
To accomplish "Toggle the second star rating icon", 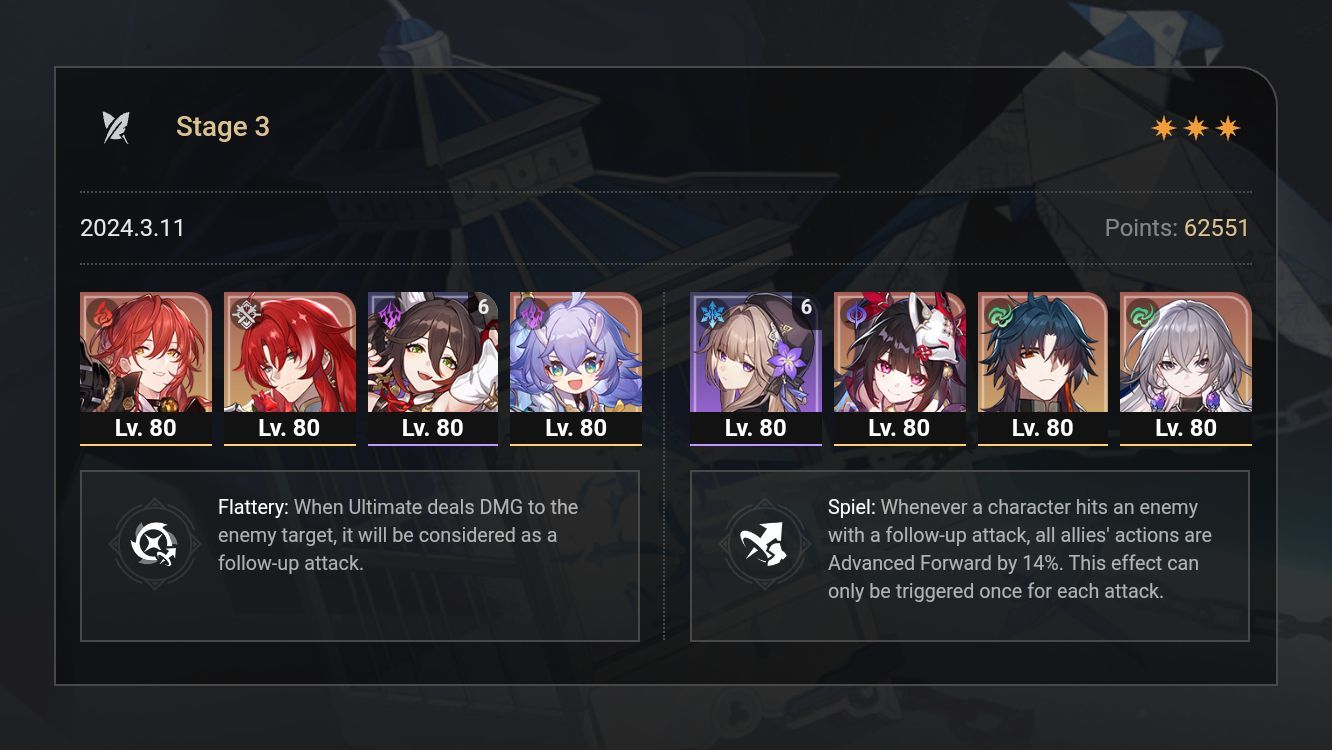I will click(1196, 127).
